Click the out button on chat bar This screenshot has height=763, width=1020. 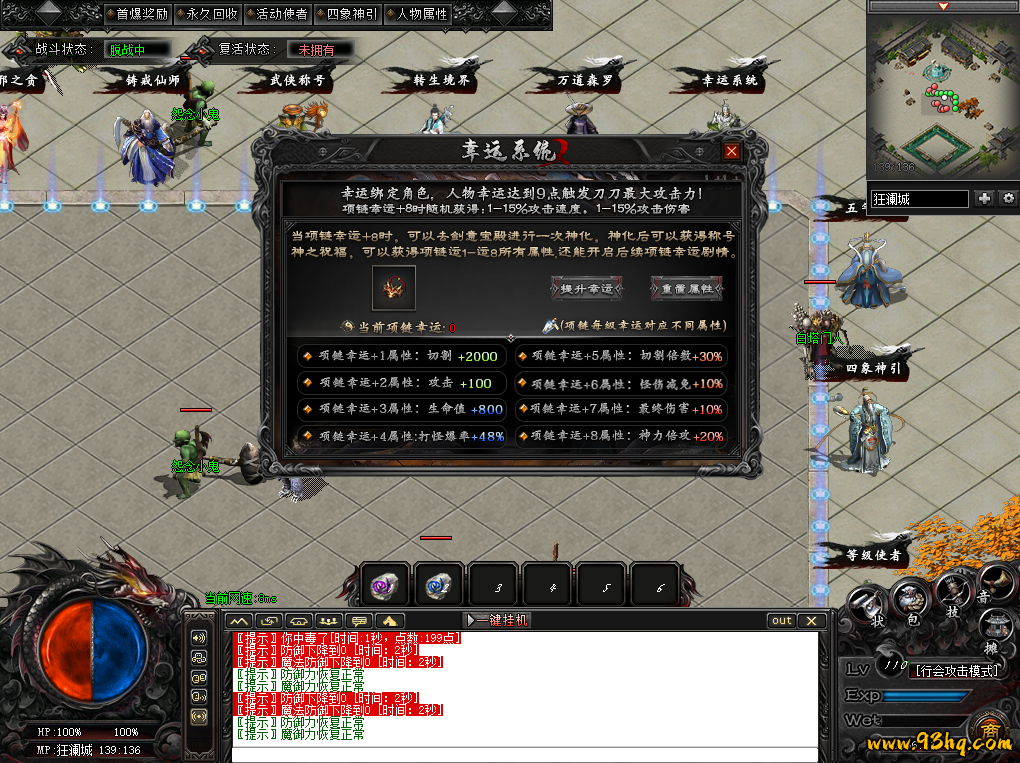pyautogui.click(x=782, y=621)
